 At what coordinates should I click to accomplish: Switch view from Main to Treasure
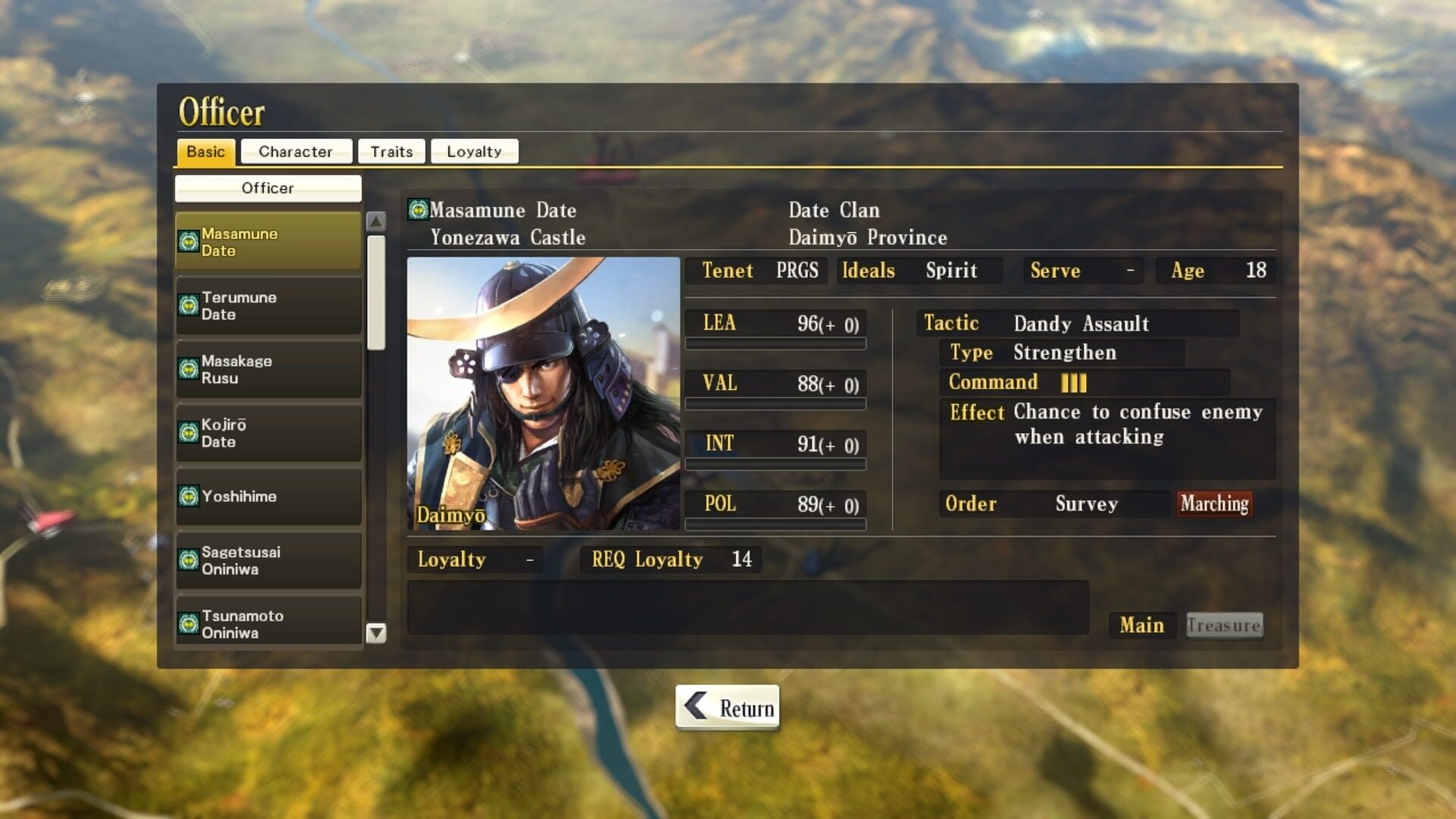coord(1223,625)
